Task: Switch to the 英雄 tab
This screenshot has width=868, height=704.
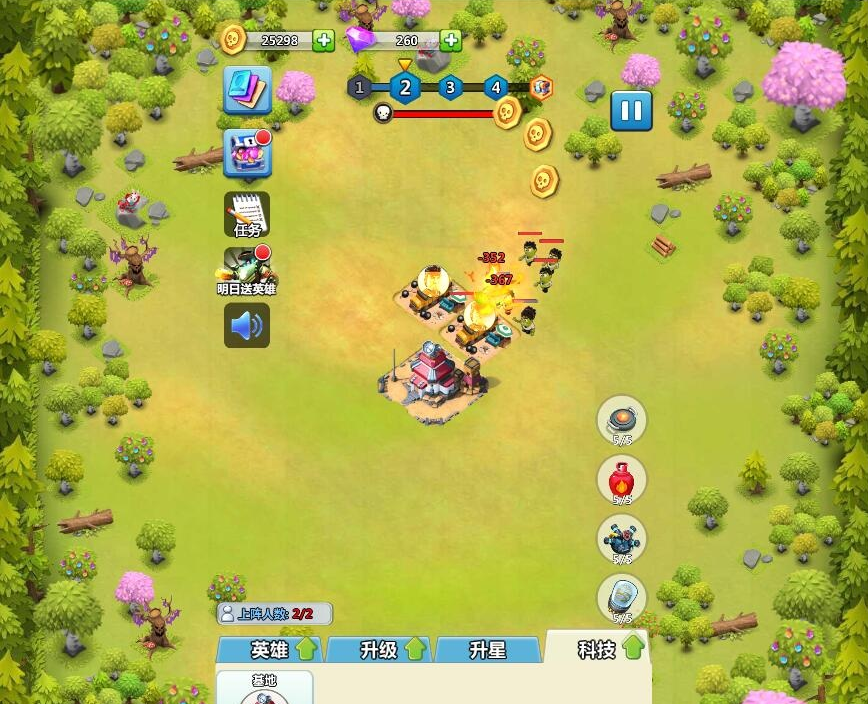Action: [x=270, y=650]
